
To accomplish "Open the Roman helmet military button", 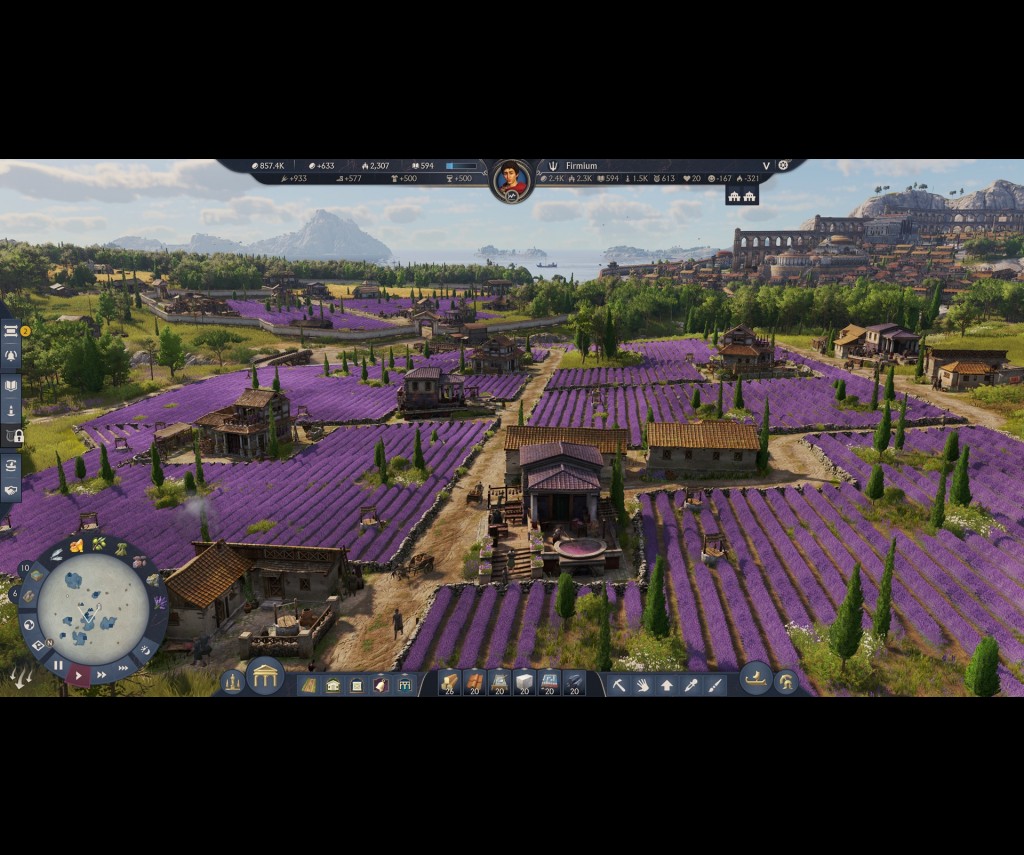I will [787, 682].
